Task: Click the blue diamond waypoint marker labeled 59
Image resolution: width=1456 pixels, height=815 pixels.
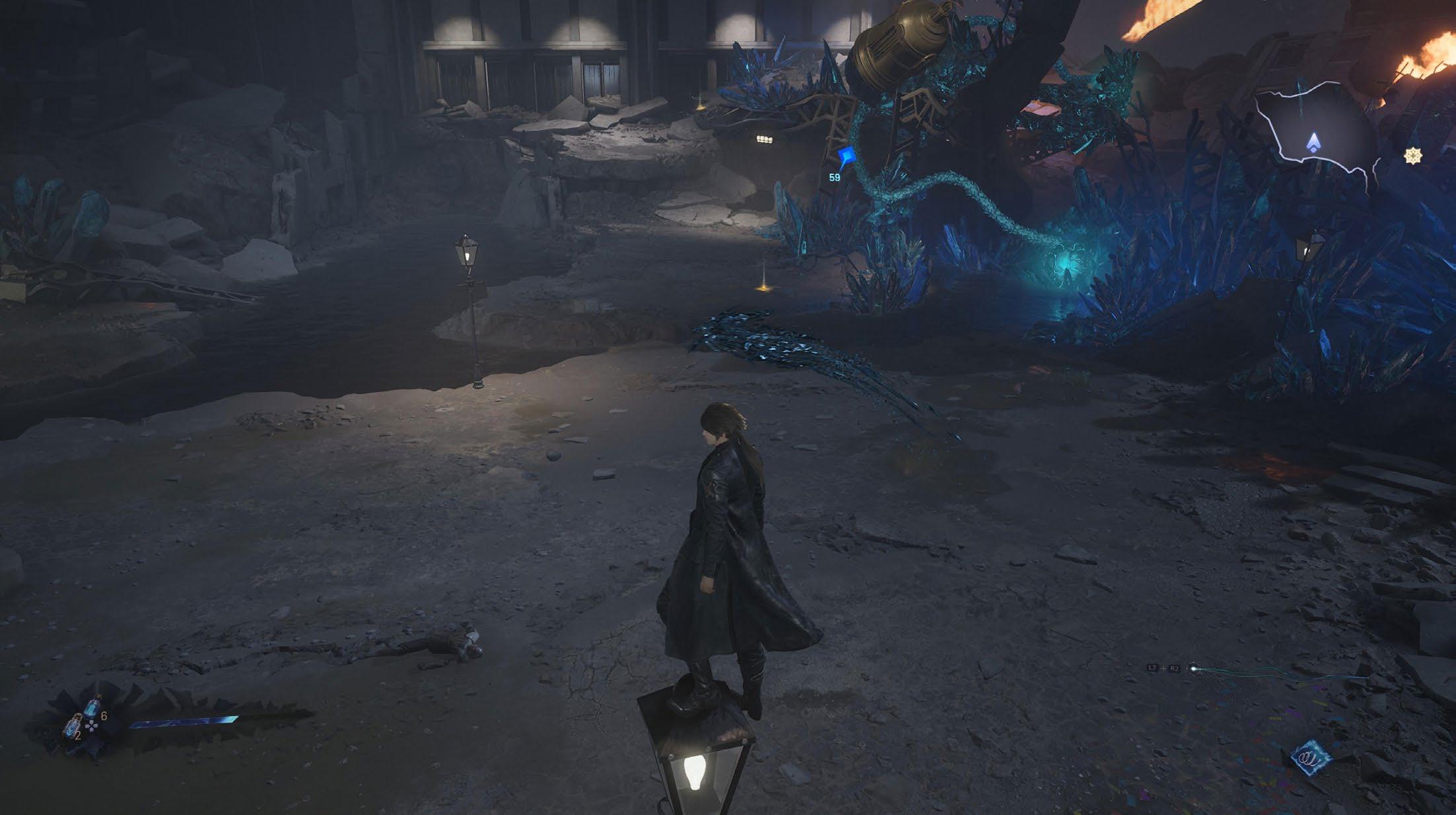Action: click(x=847, y=156)
